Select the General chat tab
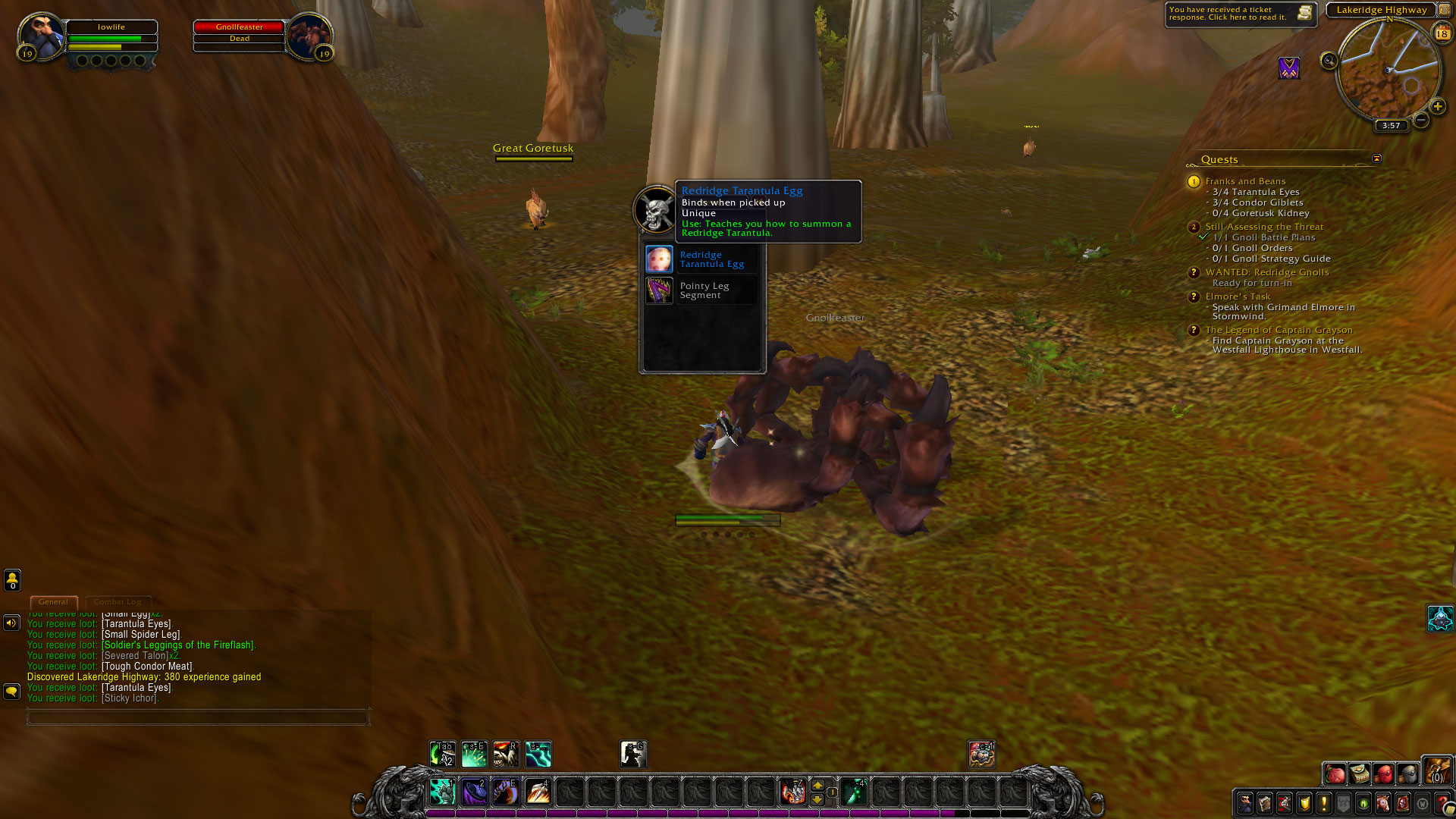 [x=53, y=602]
